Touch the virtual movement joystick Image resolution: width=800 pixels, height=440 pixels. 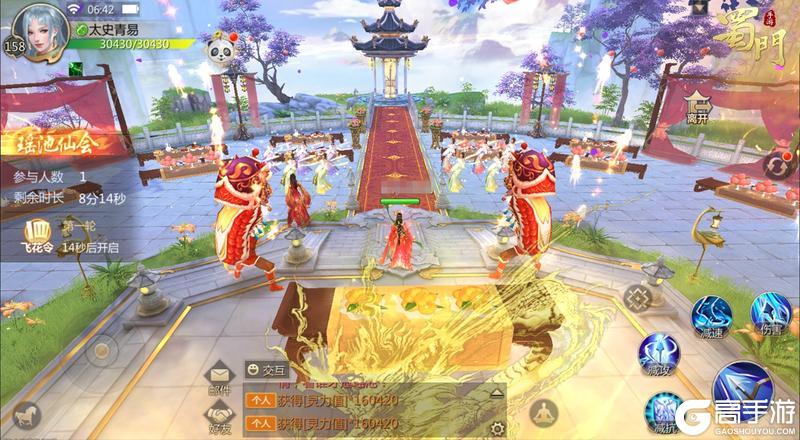(100, 352)
